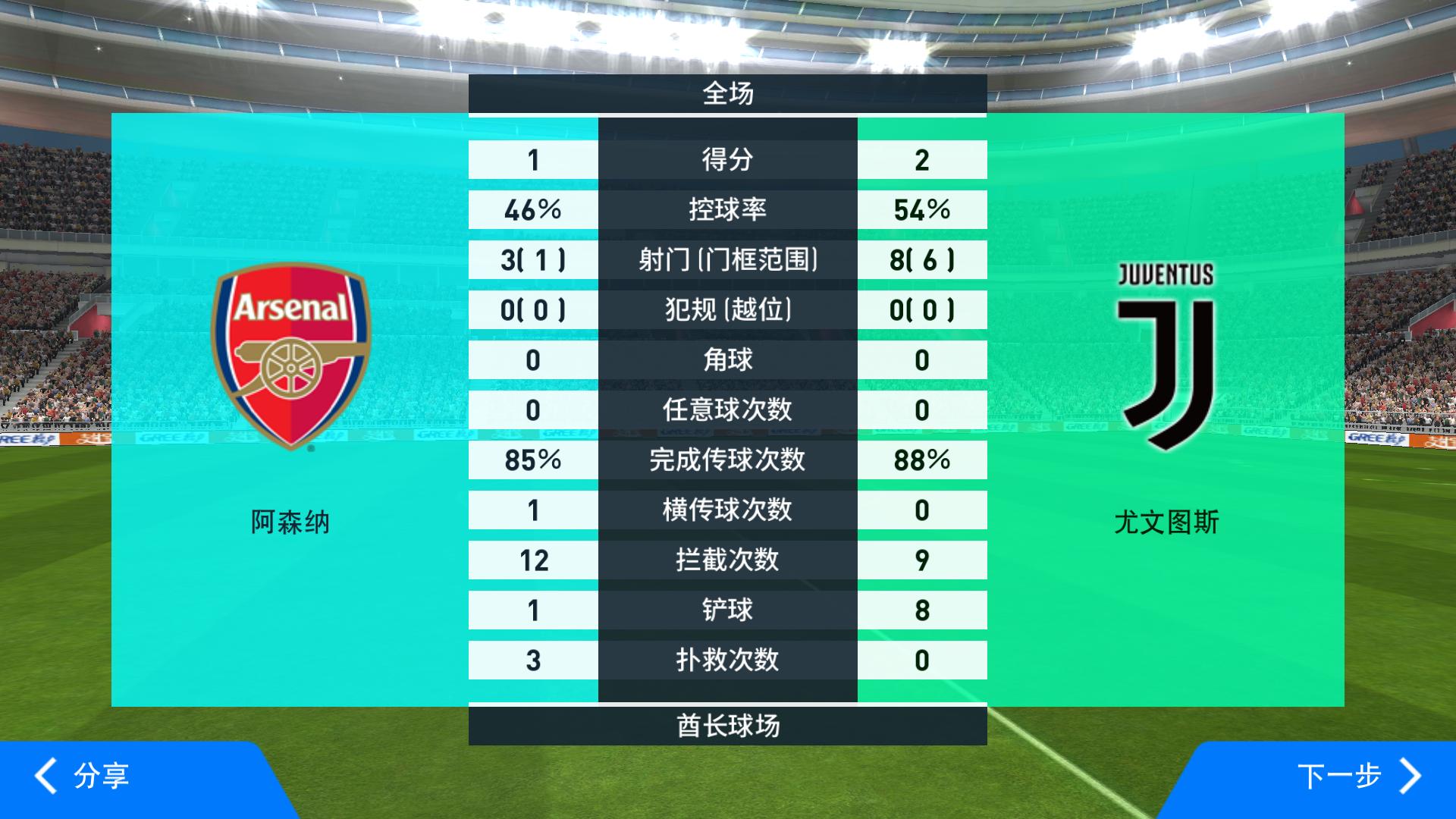Expand the 扑救次数 saves row

pos(726,660)
